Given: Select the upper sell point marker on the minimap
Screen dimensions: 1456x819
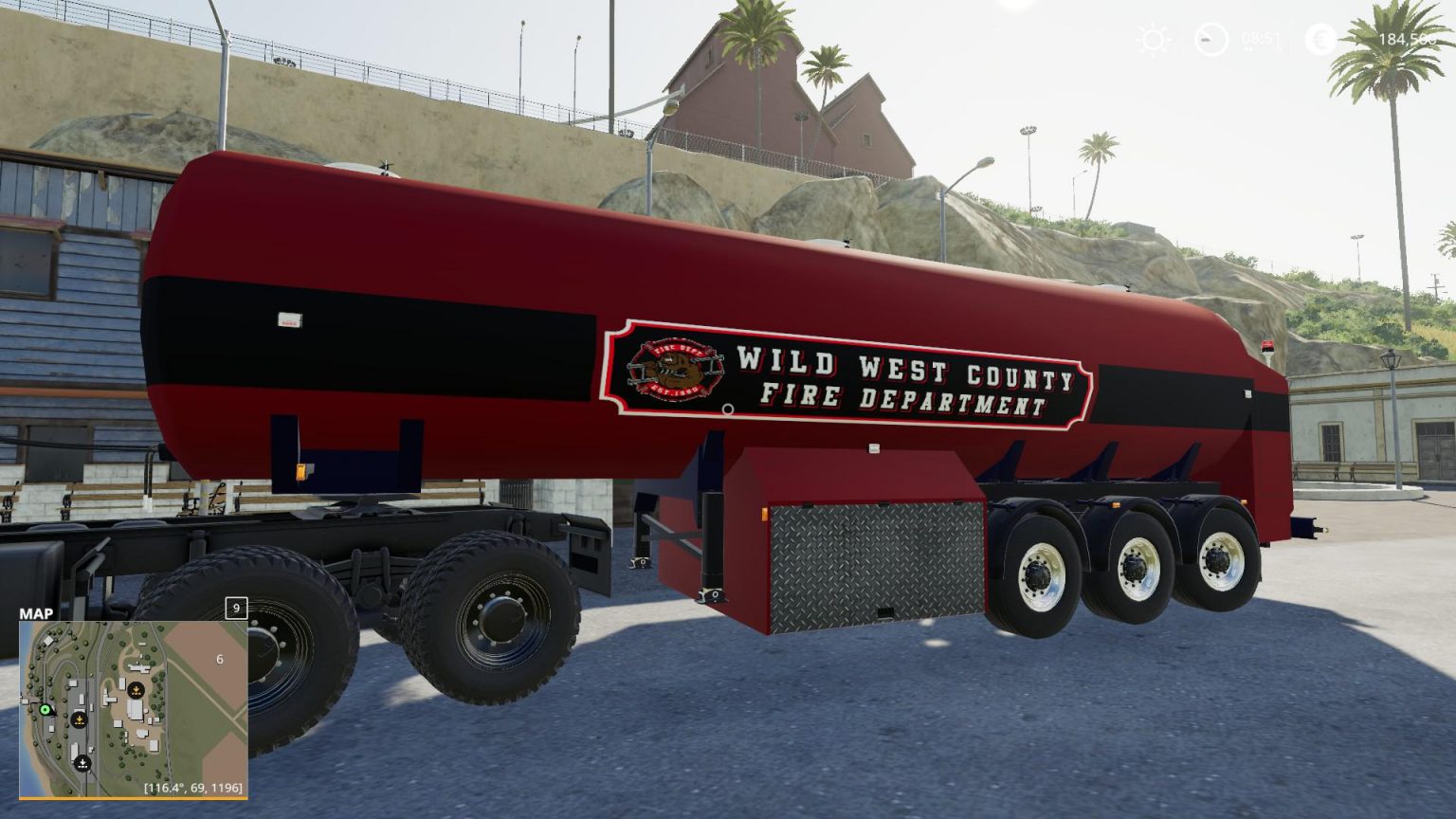Looking at the screenshot, I should pyautogui.click(x=136, y=690).
